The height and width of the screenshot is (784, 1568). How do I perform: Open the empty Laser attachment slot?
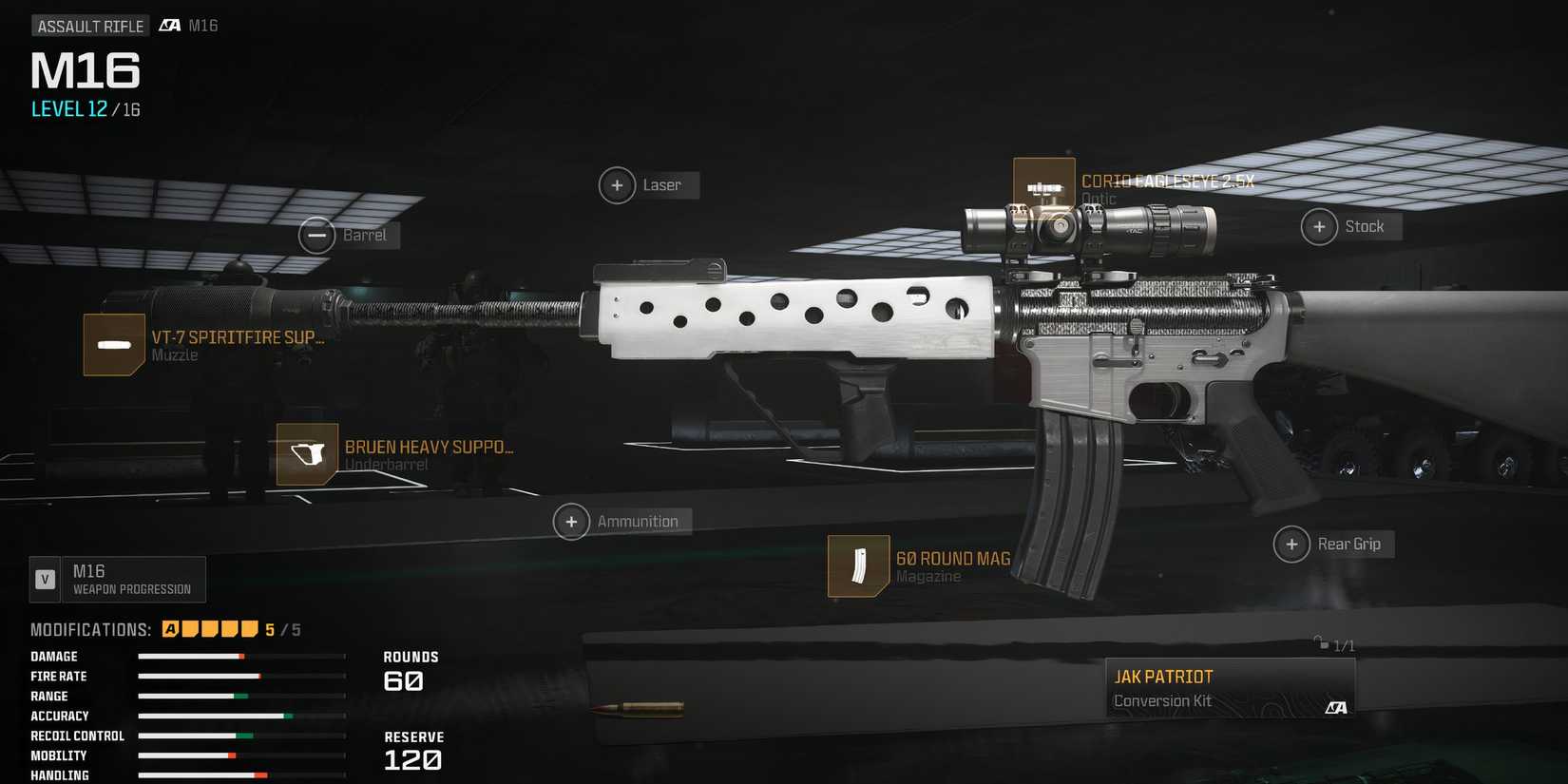pos(618,185)
